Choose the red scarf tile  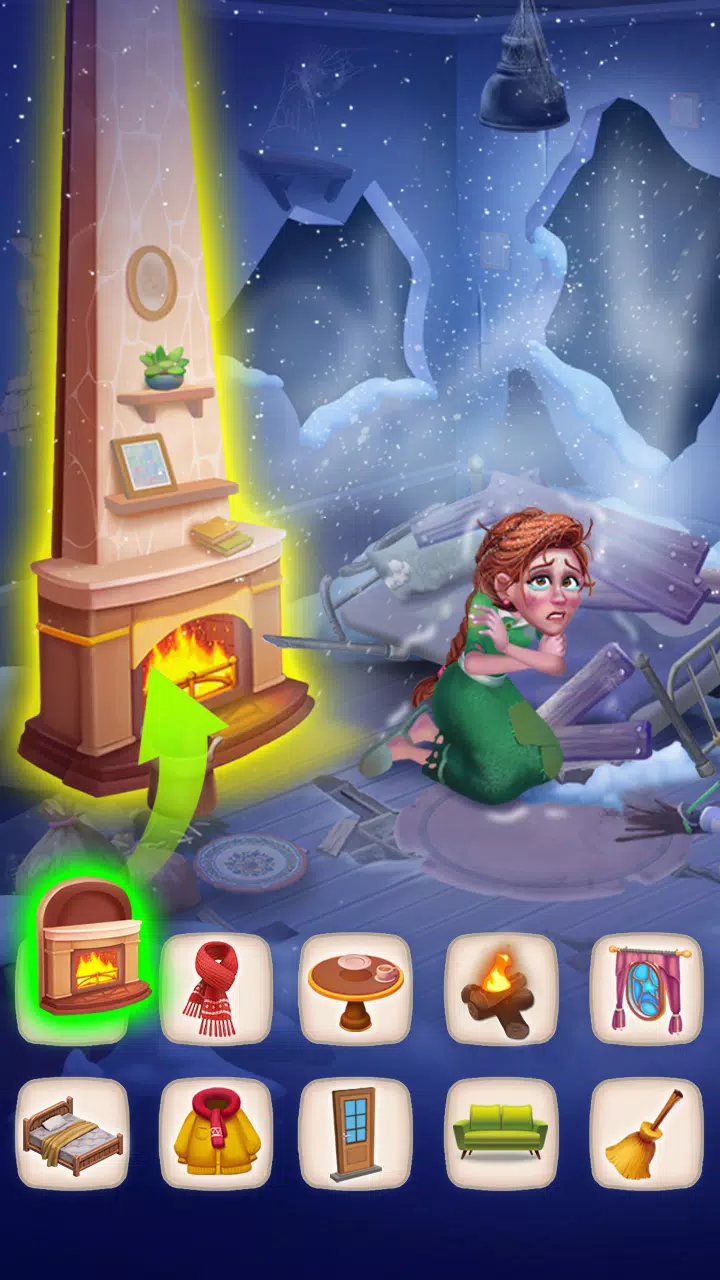(x=215, y=988)
